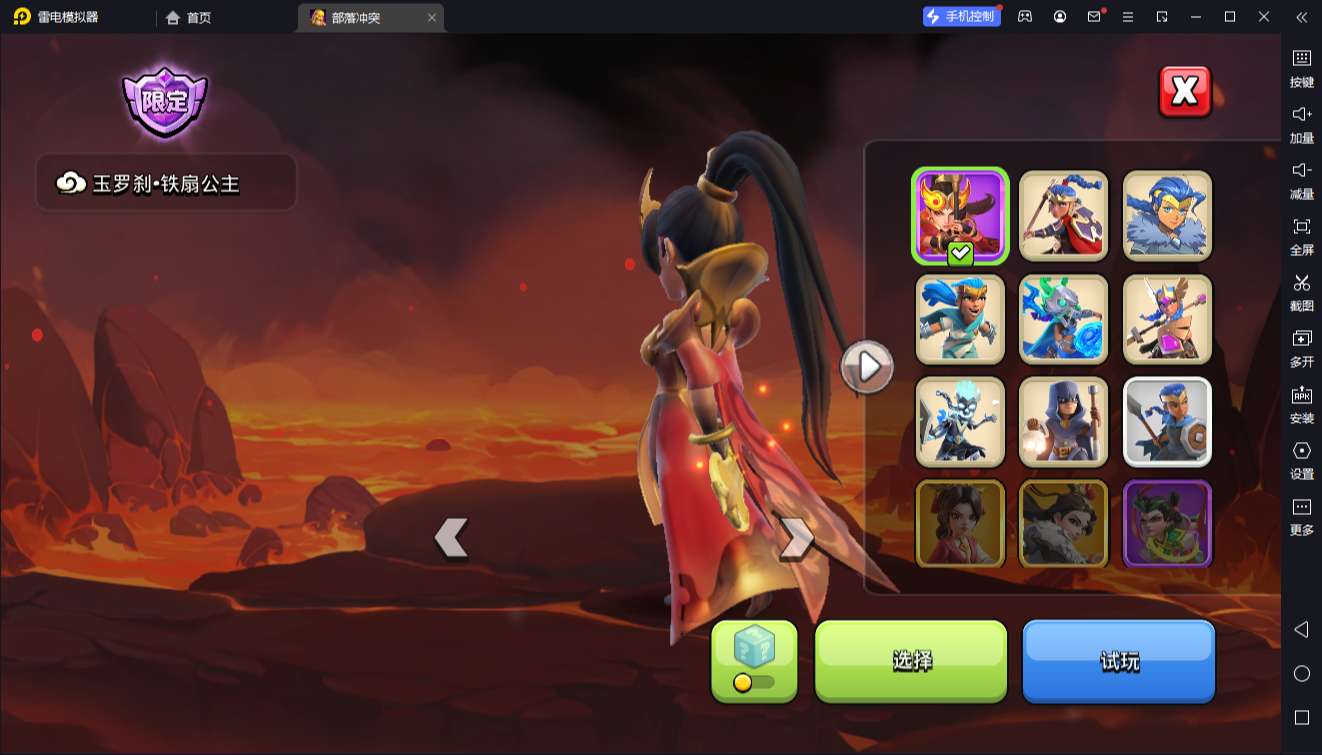This screenshot has width=1322, height=755.
Task: Select the icy skeleton ghost skin
Action: (x=960, y=422)
